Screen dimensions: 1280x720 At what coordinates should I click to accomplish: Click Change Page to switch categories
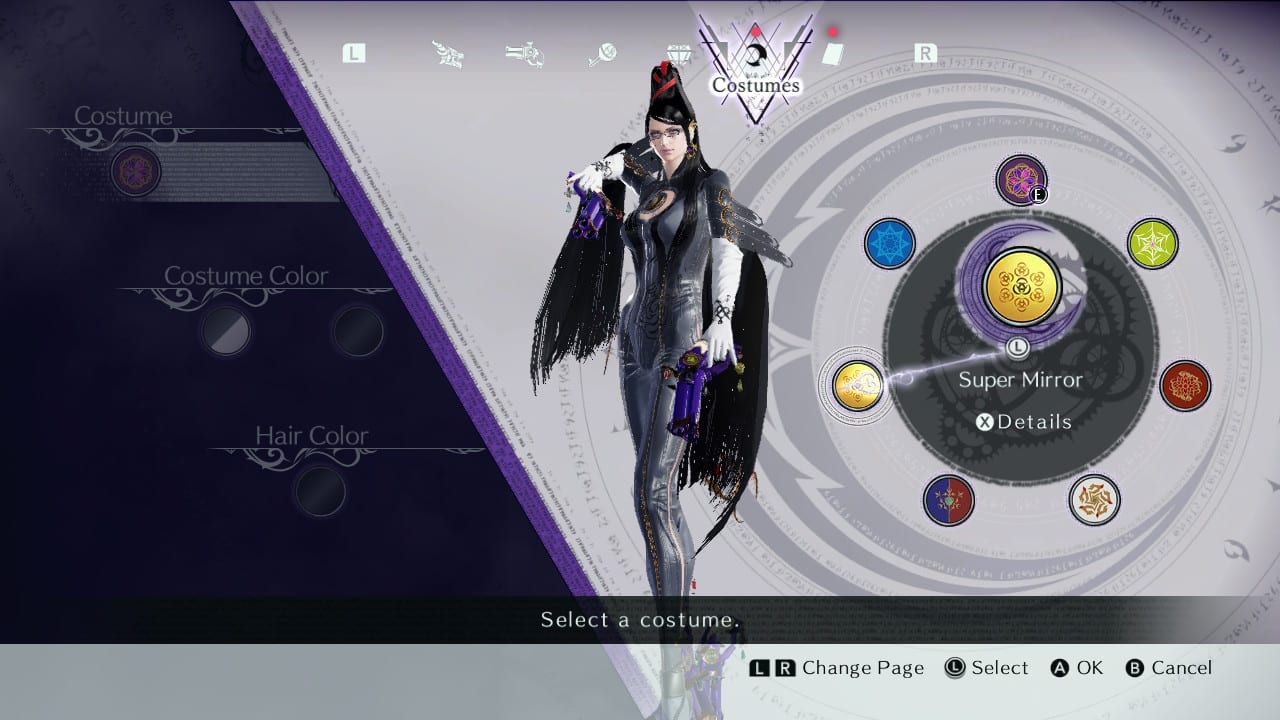[x=836, y=668]
